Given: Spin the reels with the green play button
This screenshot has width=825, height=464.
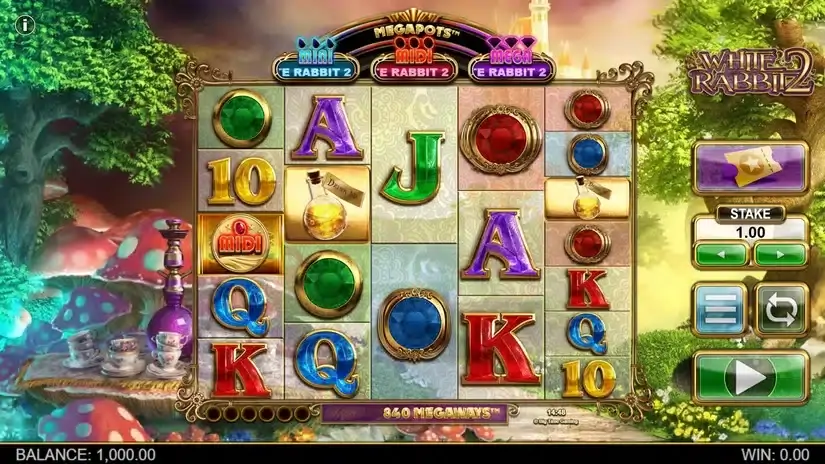Looking at the screenshot, I should pyautogui.click(x=750, y=376).
